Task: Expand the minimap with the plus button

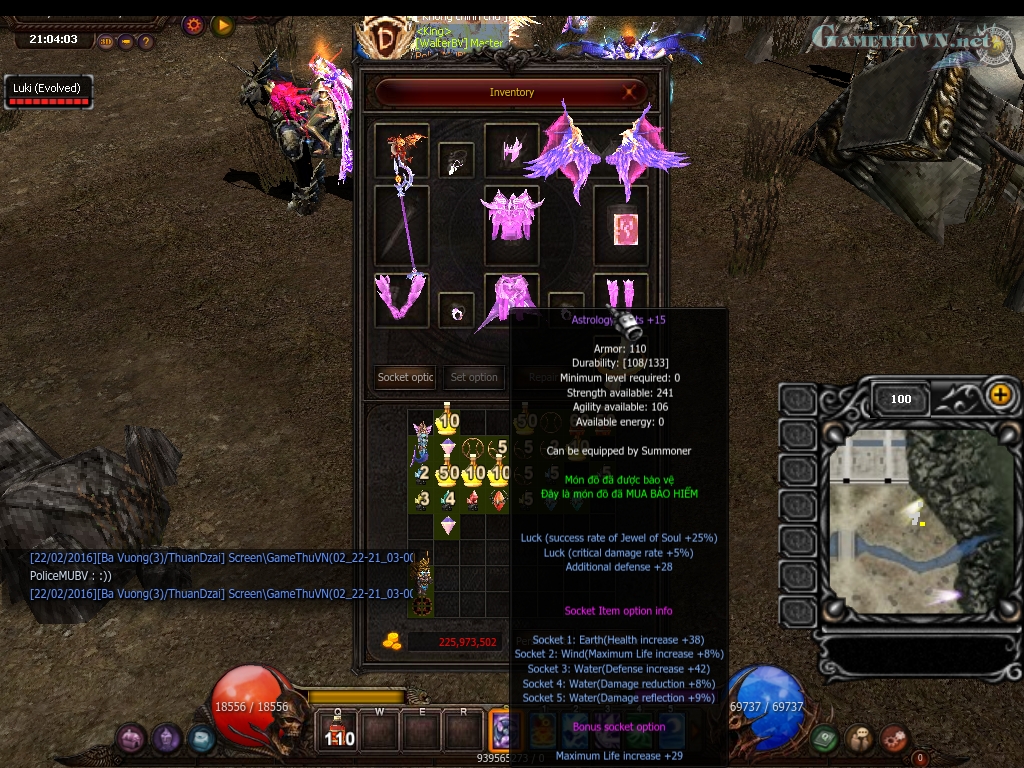Action: pos(1000,395)
